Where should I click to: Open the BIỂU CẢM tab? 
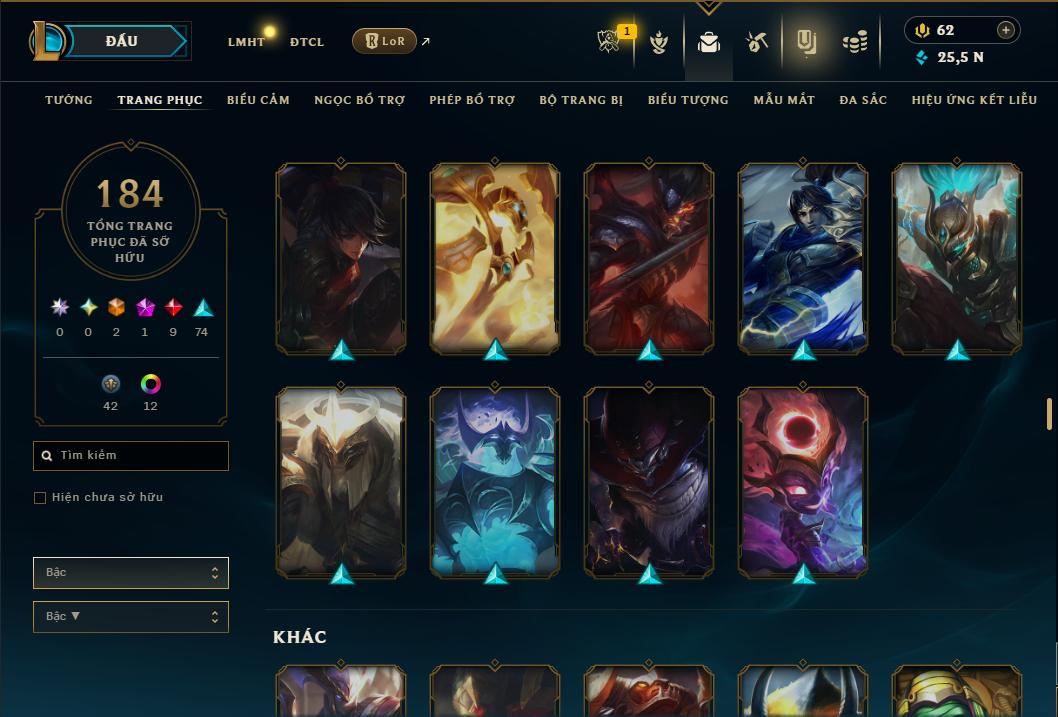[258, 100]
